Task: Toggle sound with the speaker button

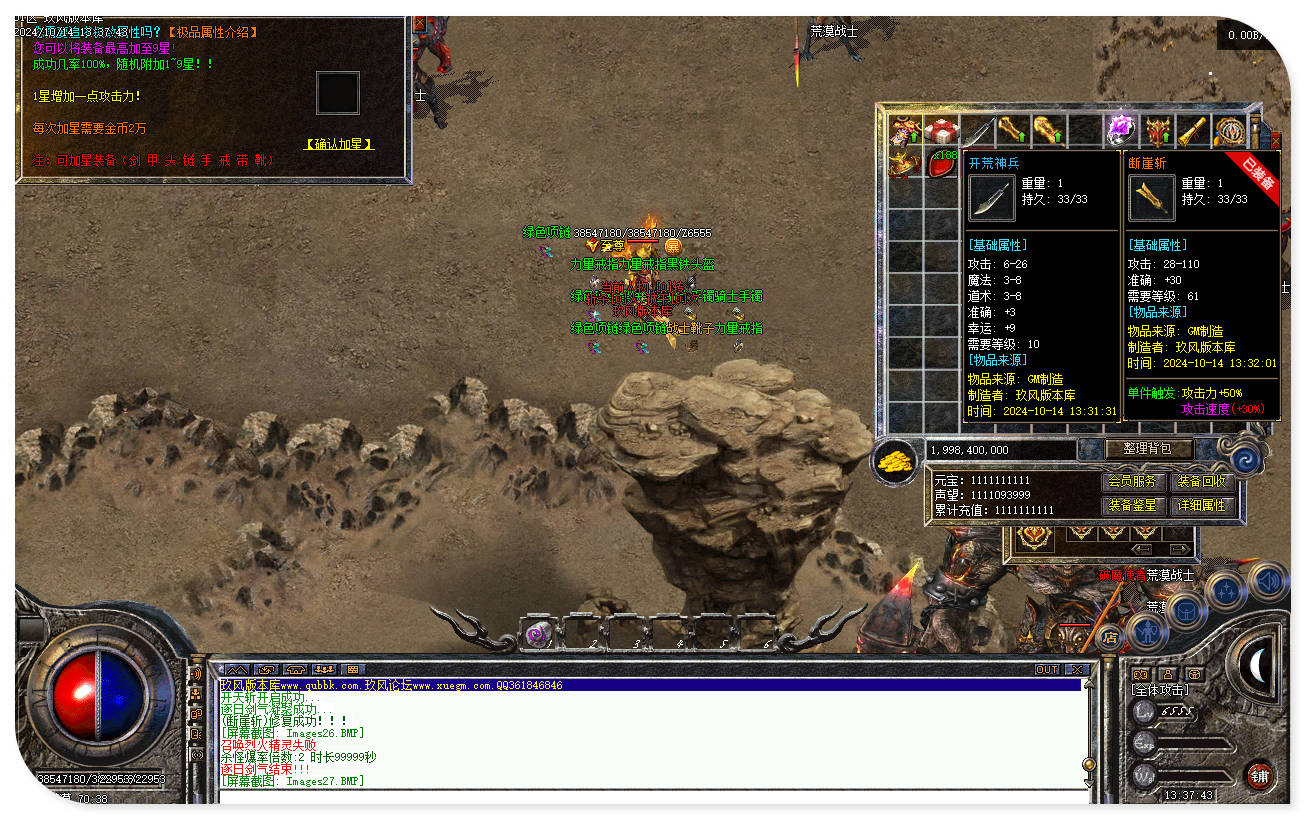Action: (1267, 582)
